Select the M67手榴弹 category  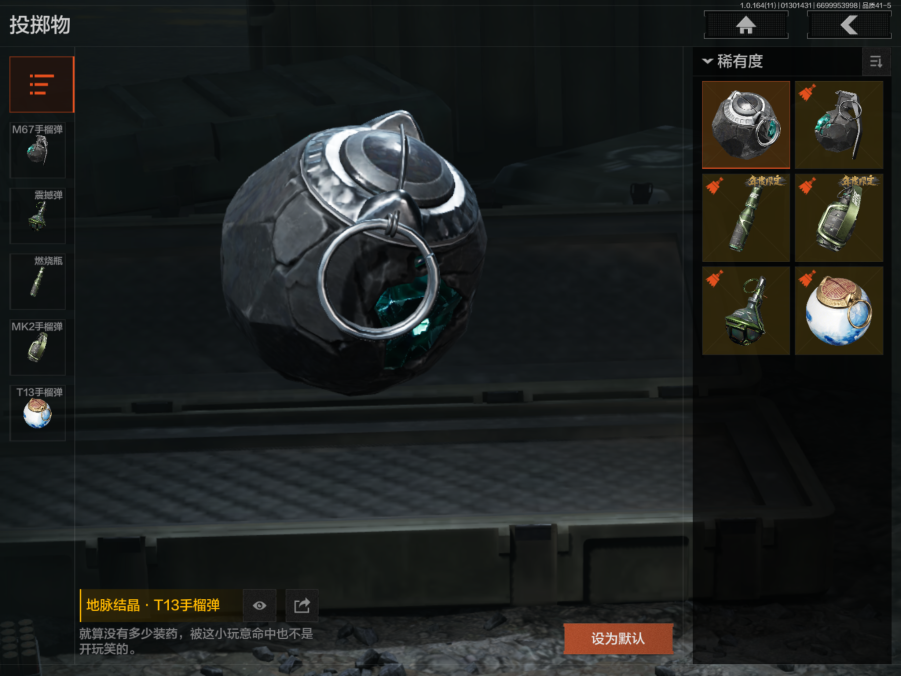pos(38,149)
